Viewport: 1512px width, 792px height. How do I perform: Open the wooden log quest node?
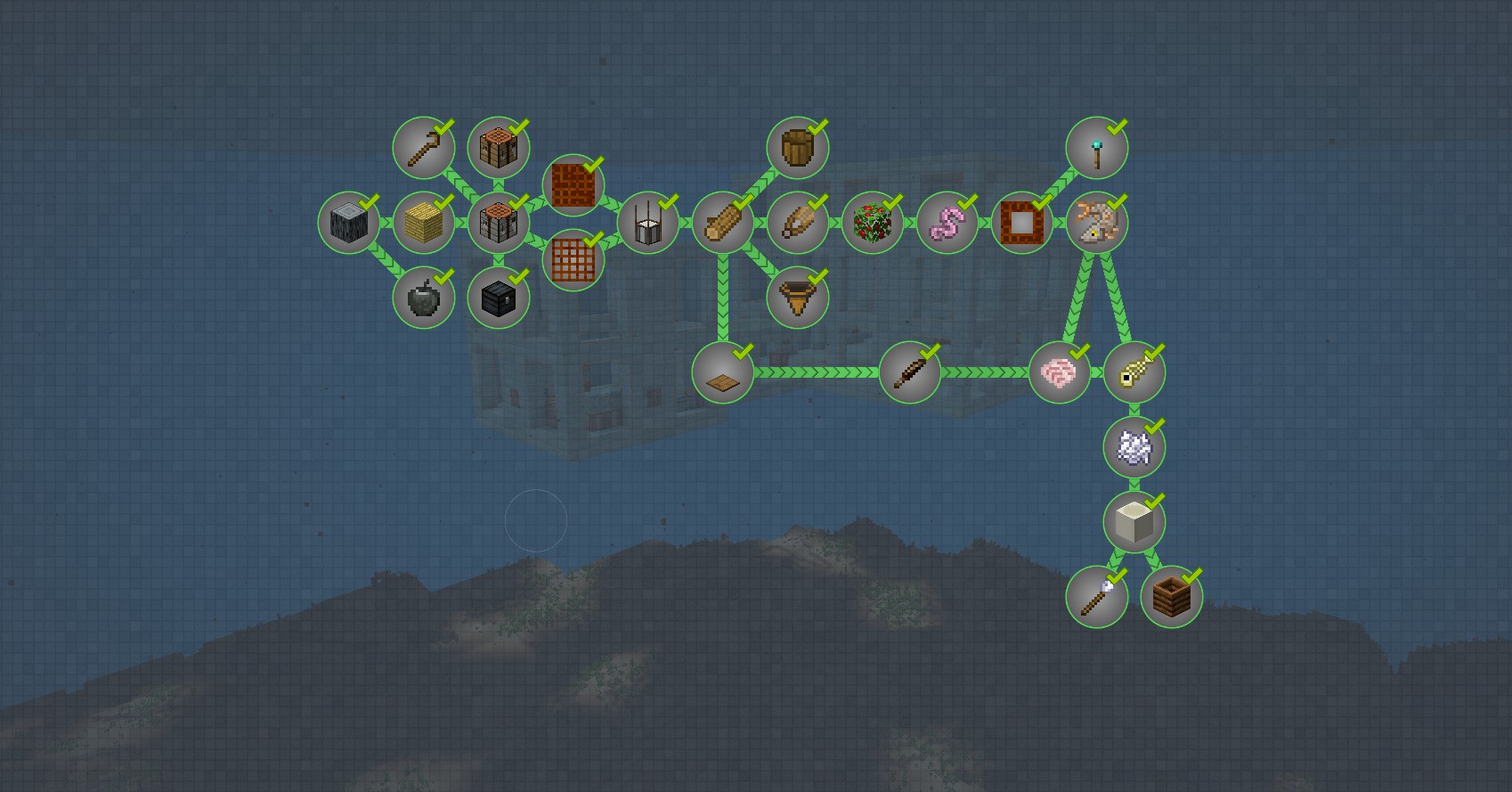click(x=723, y=223)
